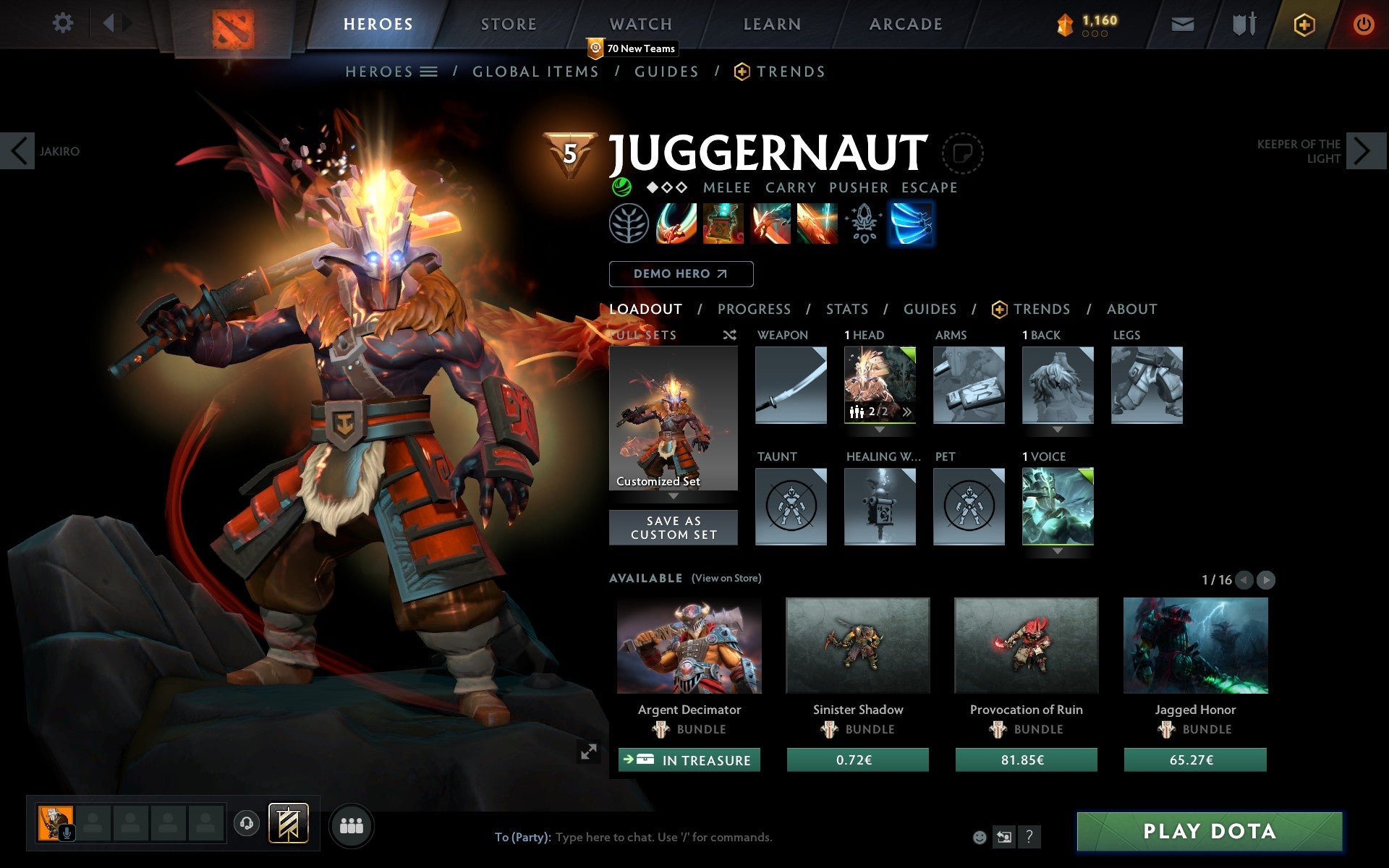The height and width of the screenshot is (868, 1389).
Task: Select the Jagged Honor bundle thumbnail
Action: (1194, 646)
